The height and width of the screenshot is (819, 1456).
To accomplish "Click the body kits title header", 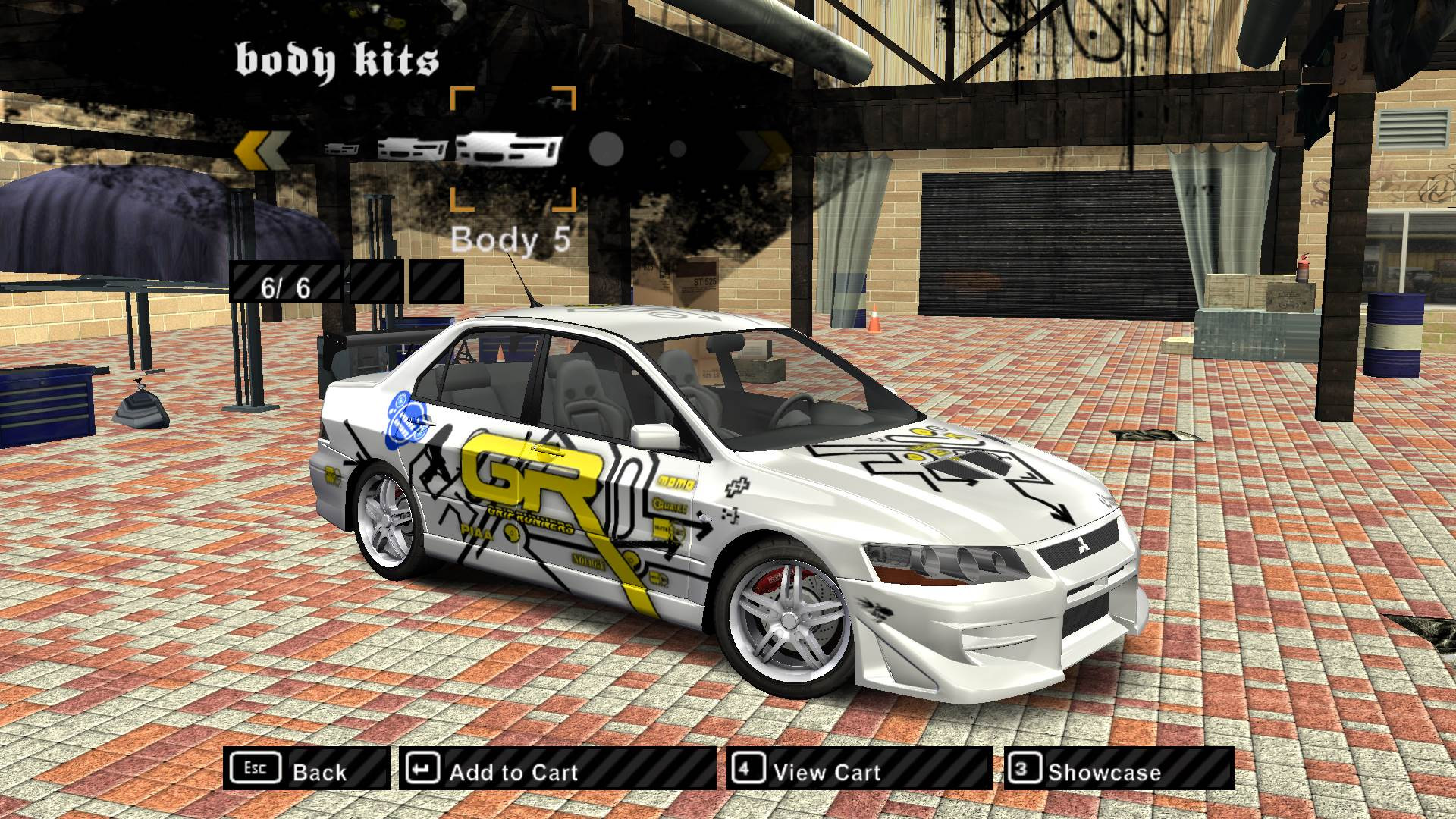I will click(337, 57).
